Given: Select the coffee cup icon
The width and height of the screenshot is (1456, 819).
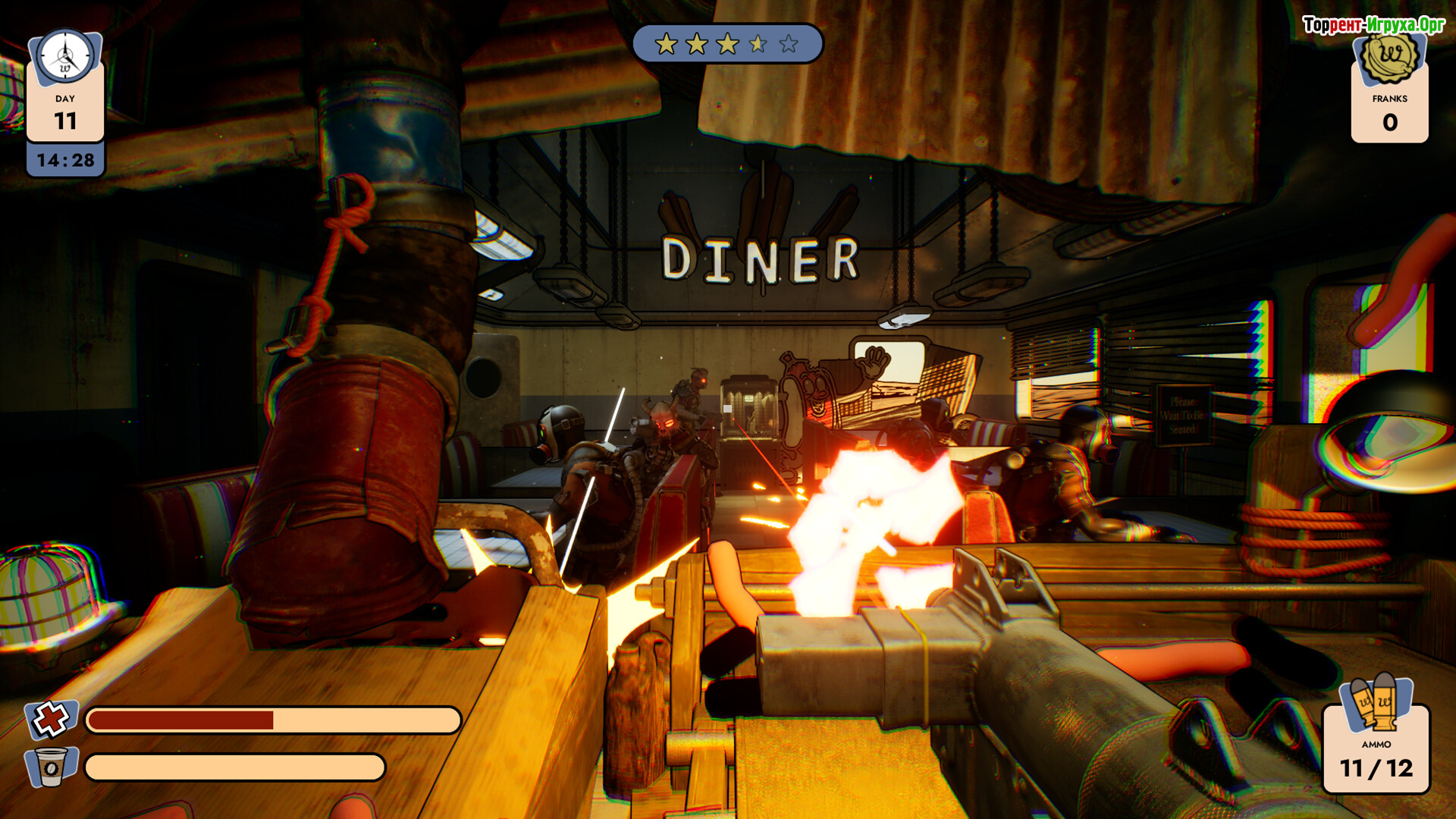Looking at the screenshot, I should point(51,767).
